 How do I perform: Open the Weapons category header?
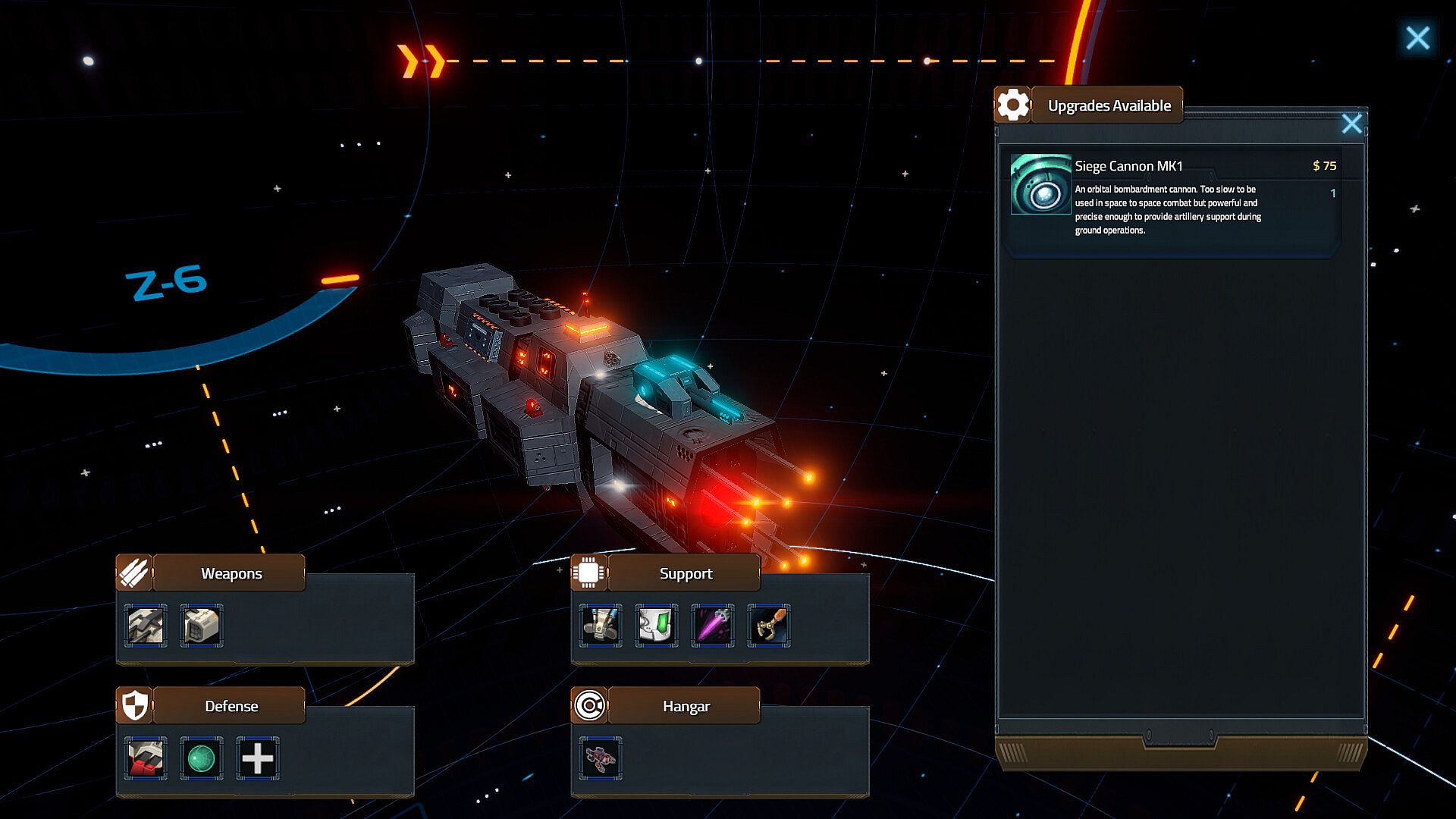[231, 573]
